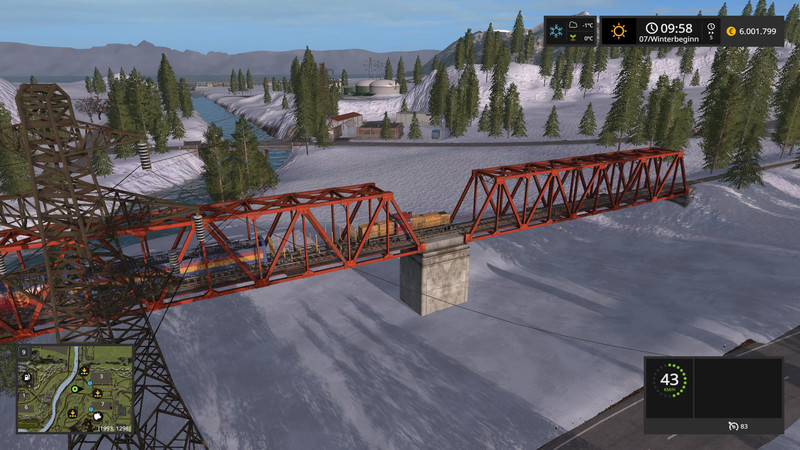Click the fuel station marker on the minimap
The width and height of the screenshot is (800, 450).
click(x=27, y=377)
